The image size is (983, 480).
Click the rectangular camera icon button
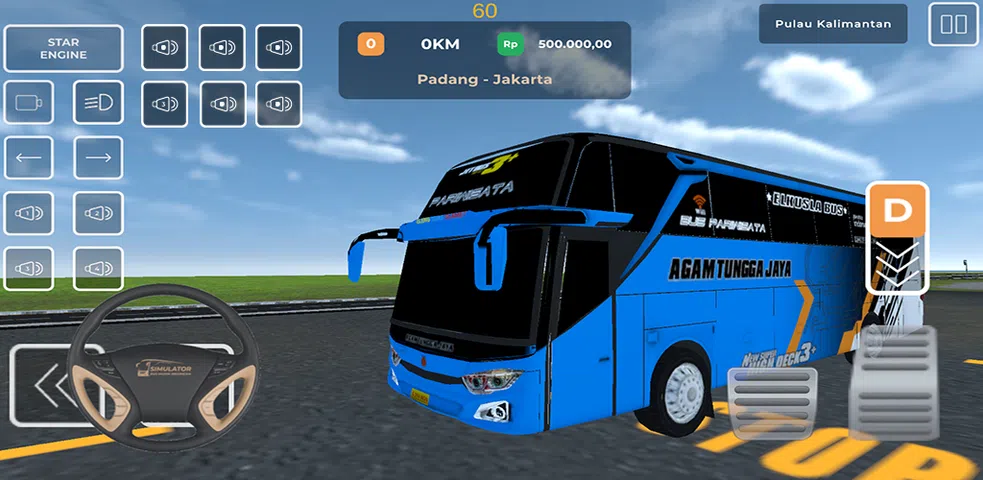[x=29, y=102]
